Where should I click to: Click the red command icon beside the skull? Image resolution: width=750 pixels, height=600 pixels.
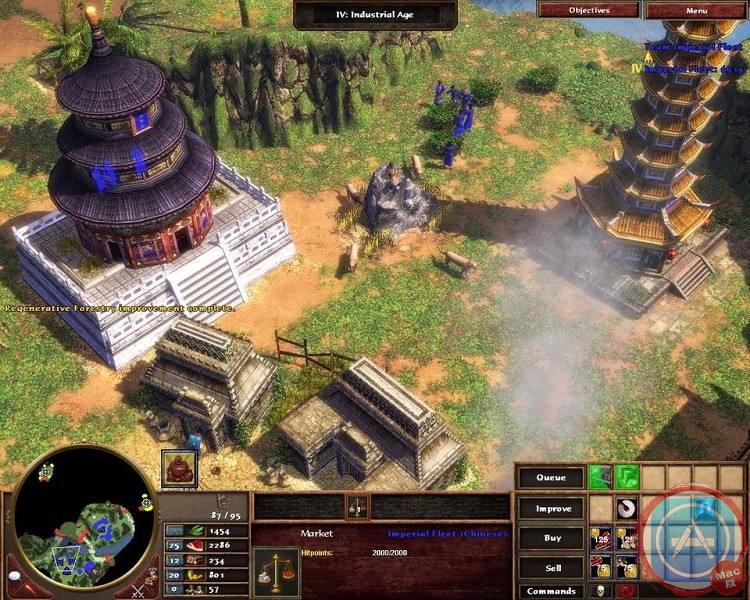[627, 591]
